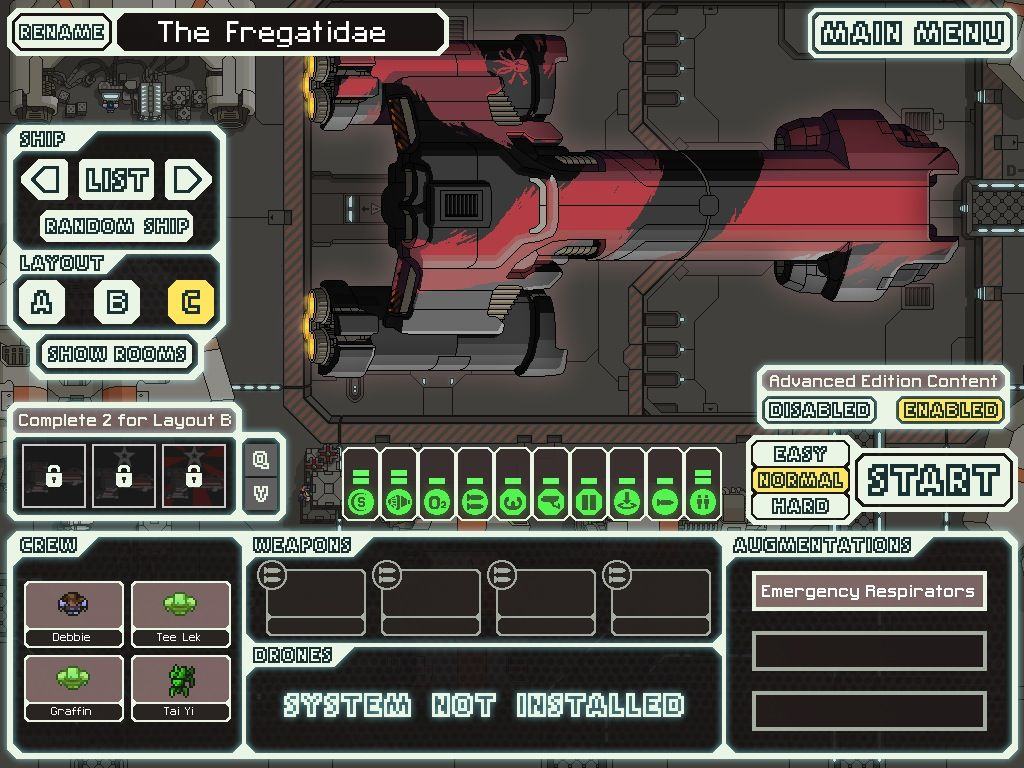1024x768 pixels.
Task: Rename the ship
Action: point(61,32)
